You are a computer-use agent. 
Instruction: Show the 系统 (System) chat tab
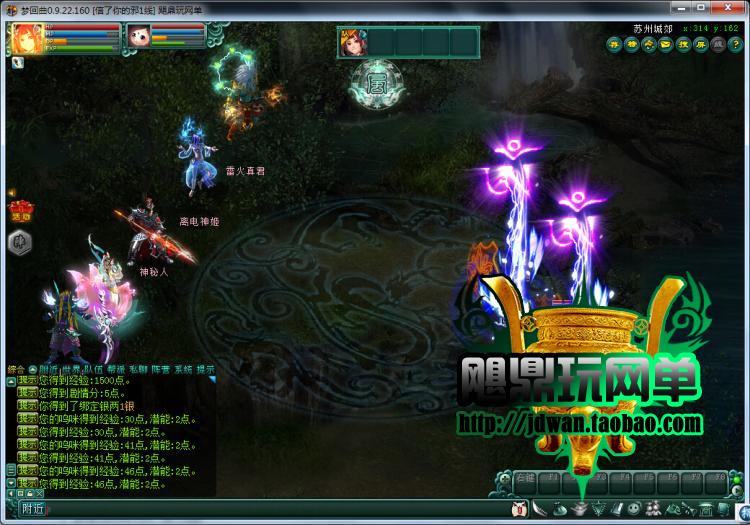pyautogui.click(x=183, y=370)
